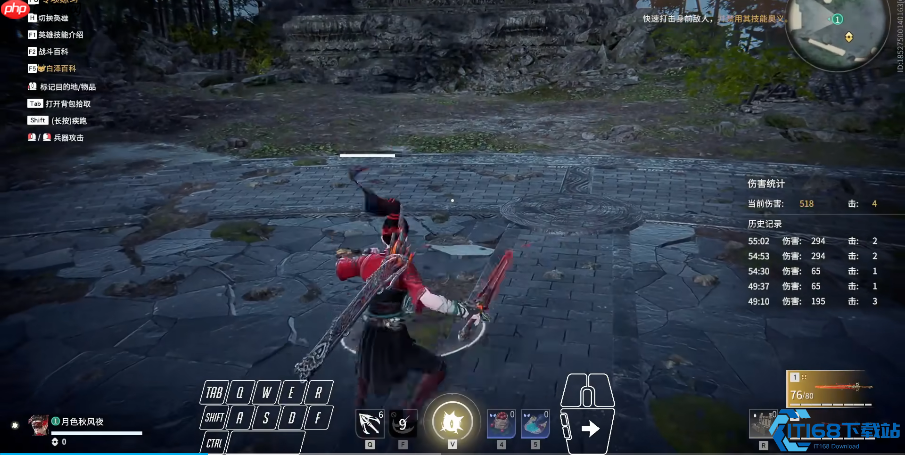
Task: Trigger the dark swirl skill icon
Action: point(403,424)
